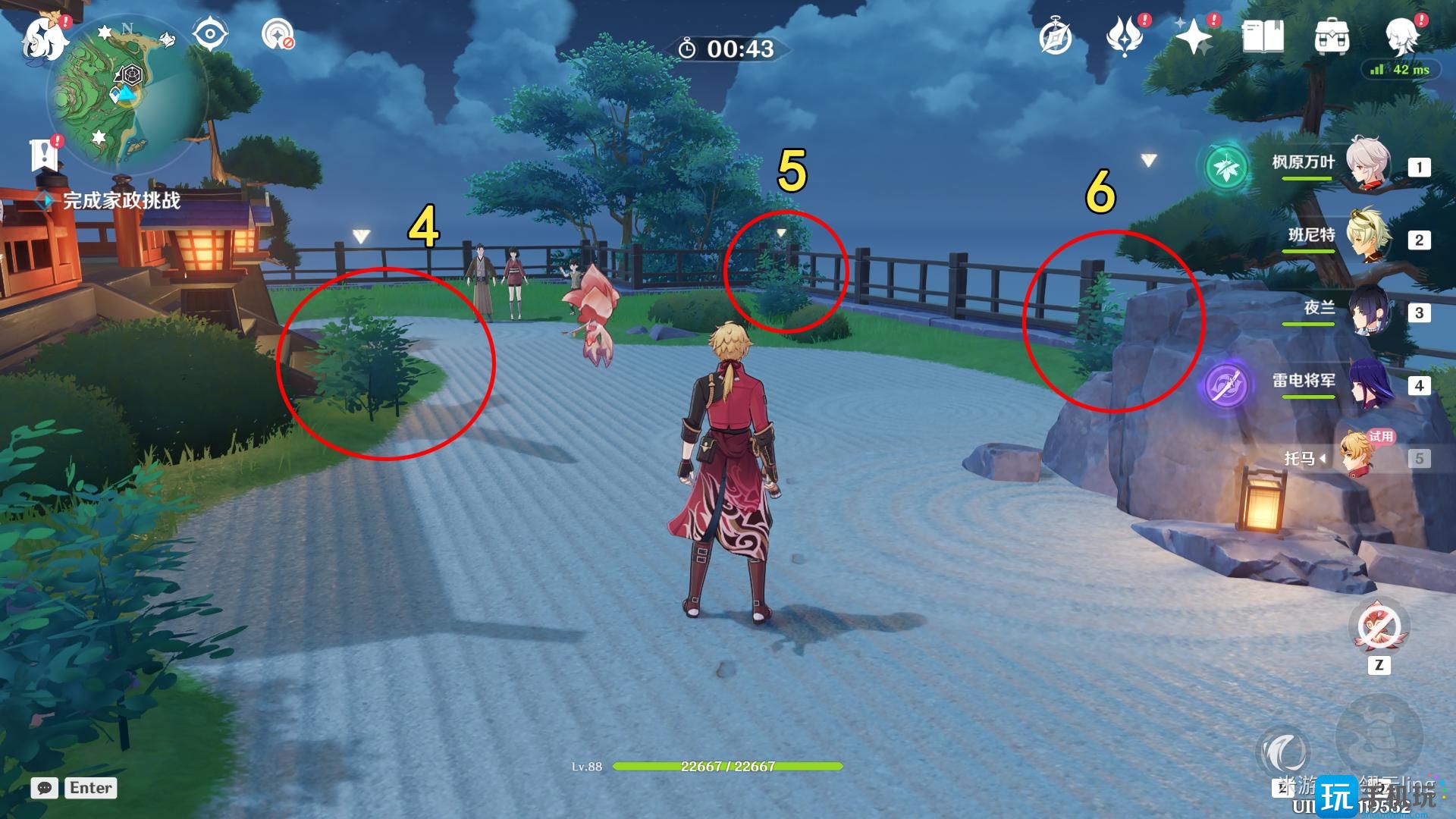Open the wish star icon
Viewport: 1456px width, 819px height.
pos(1194,36)
